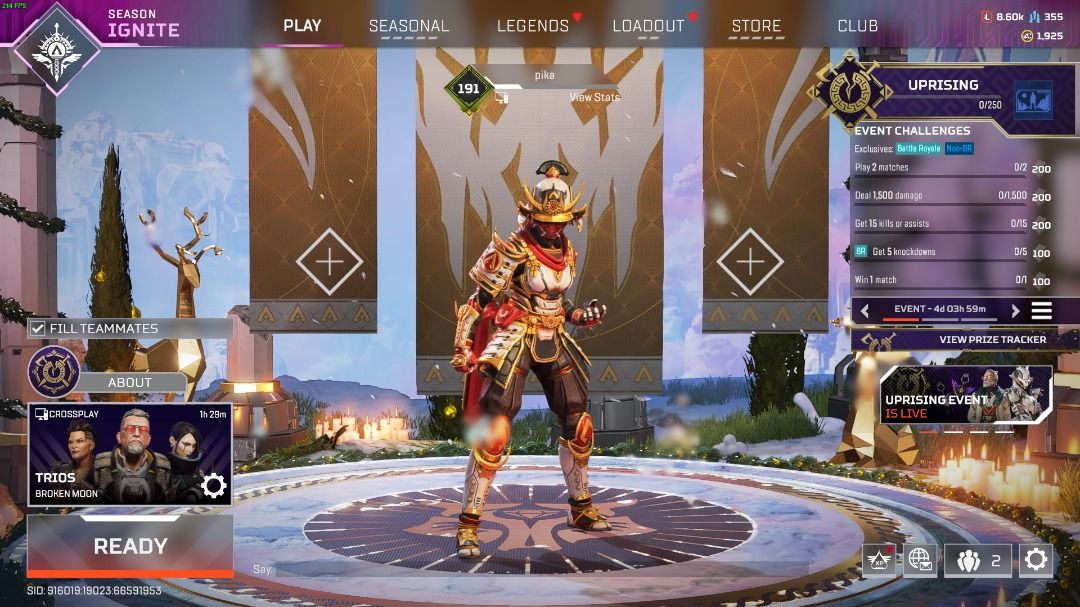Open the Trios Broken Moon mode selector
Viewport: 1080px width, 607px height.
tap(130, 454)
